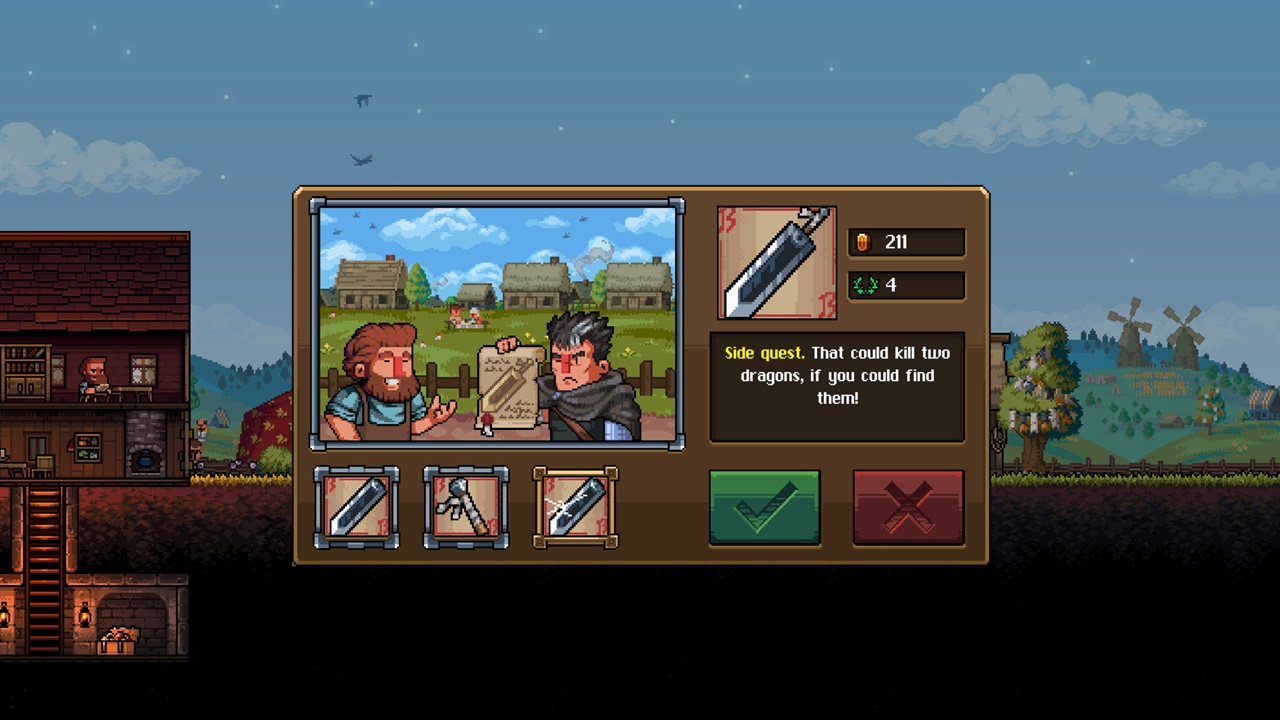Select the plain blade blueprint icon
1280x720 pixels.
tap(357, 507)
